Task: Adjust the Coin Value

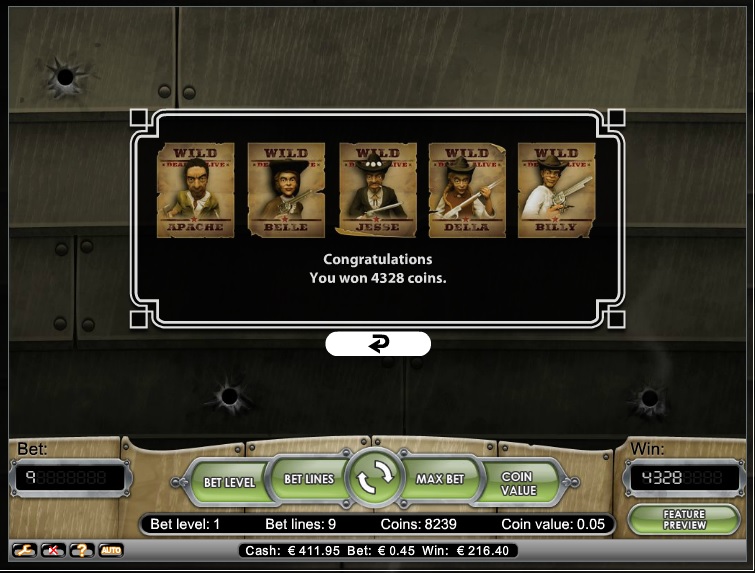Action: point(518,483)
